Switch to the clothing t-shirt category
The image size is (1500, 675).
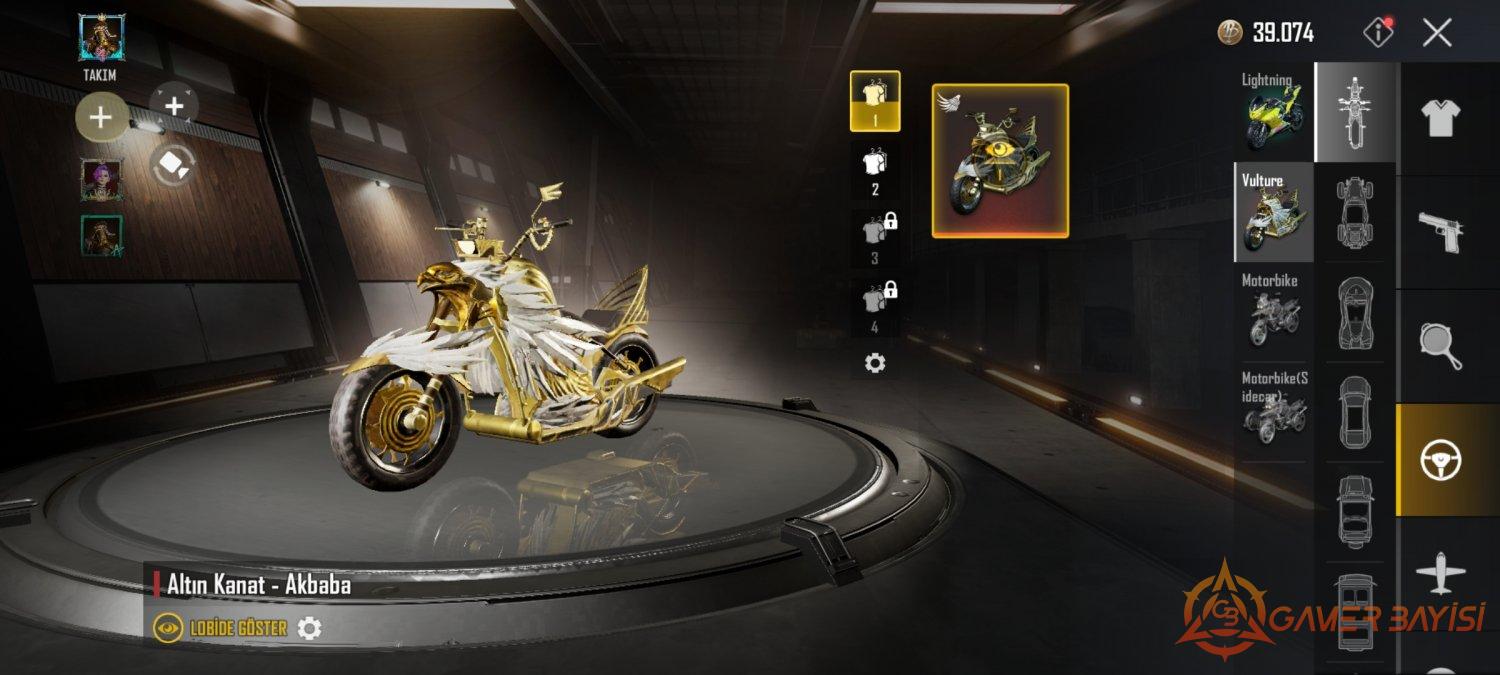(x=1441, y=118)
